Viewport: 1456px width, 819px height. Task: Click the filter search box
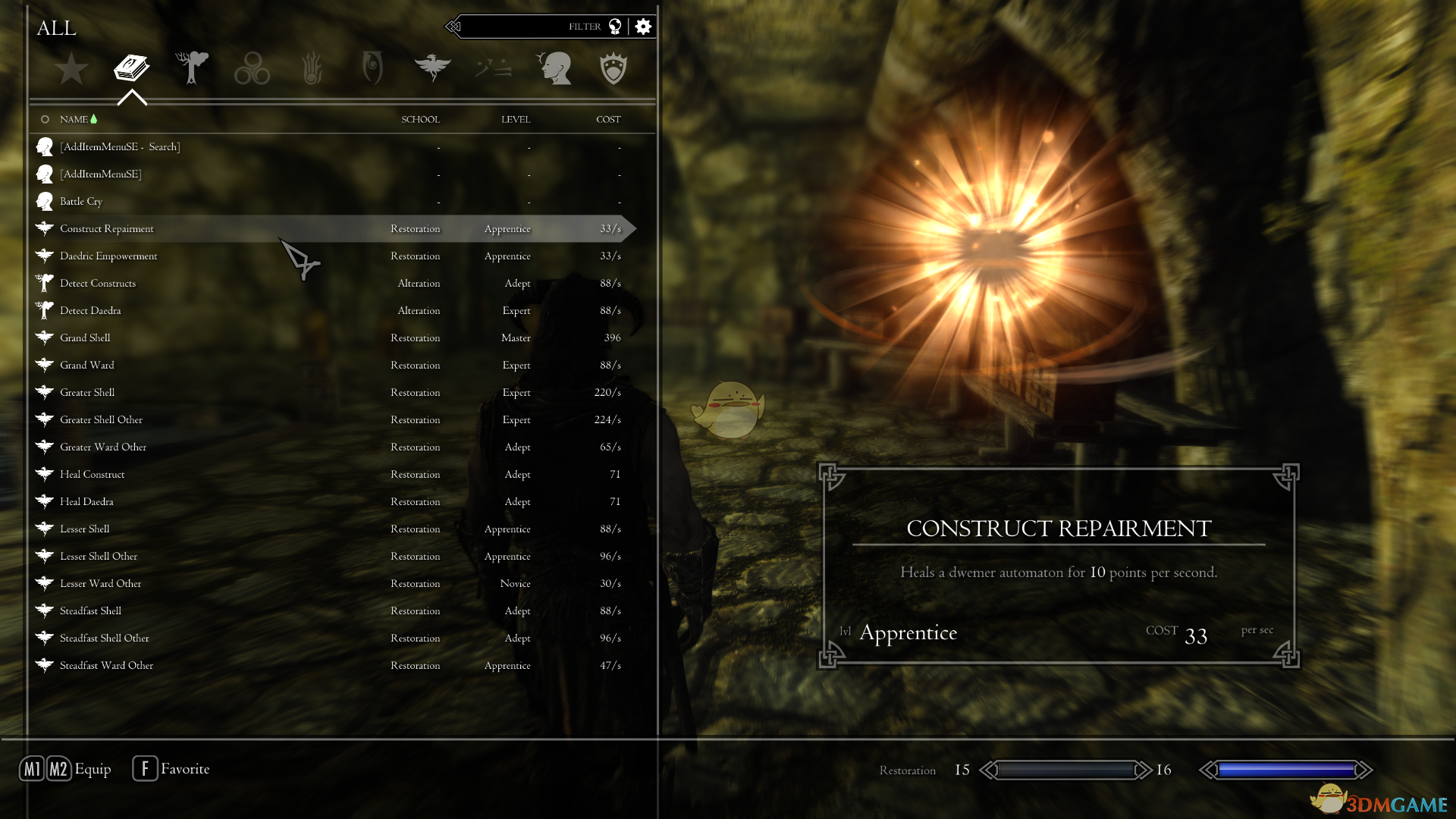531,27
